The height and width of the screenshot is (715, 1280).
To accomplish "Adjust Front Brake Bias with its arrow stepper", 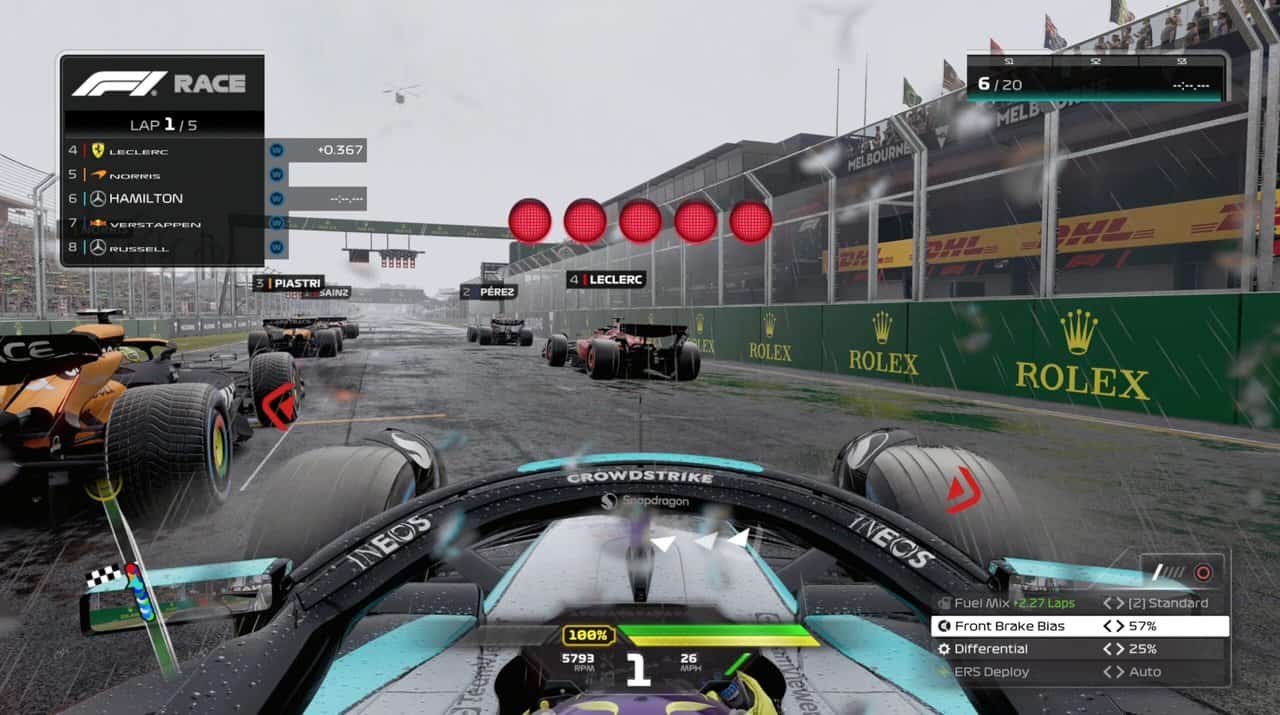I will [1113, 626].
